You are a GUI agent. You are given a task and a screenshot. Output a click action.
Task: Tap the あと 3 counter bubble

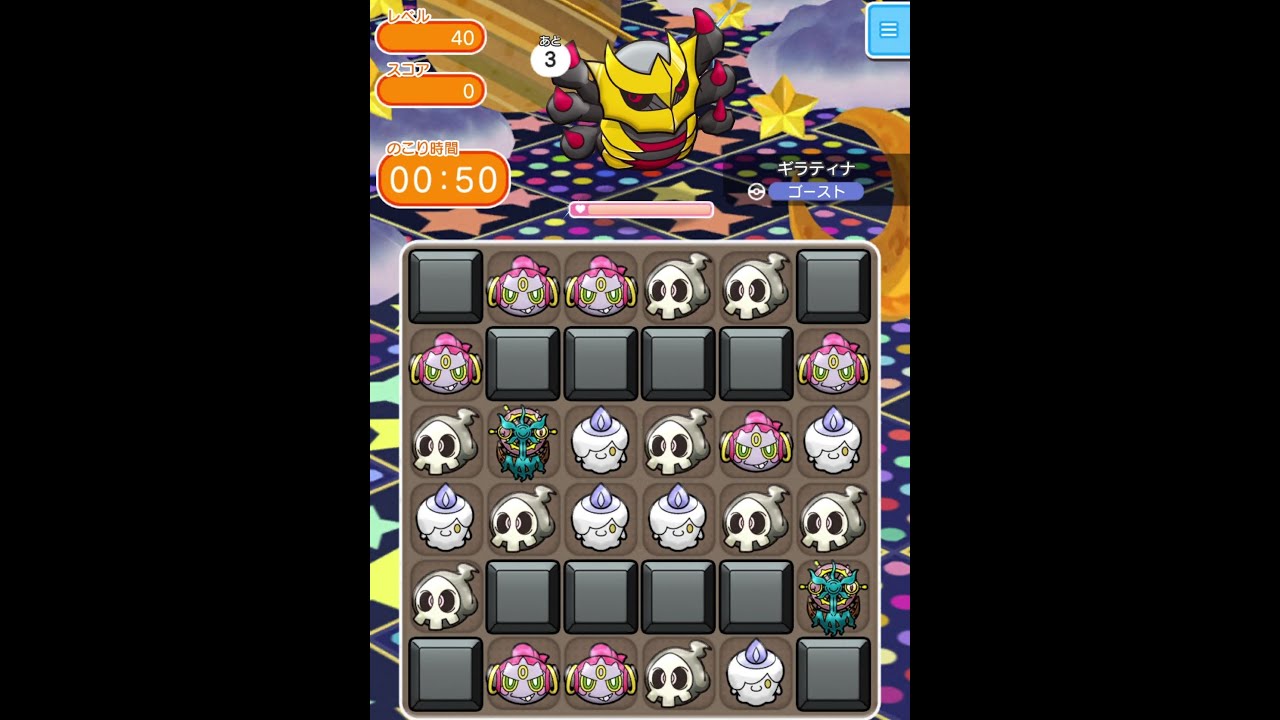coord(549,59)
